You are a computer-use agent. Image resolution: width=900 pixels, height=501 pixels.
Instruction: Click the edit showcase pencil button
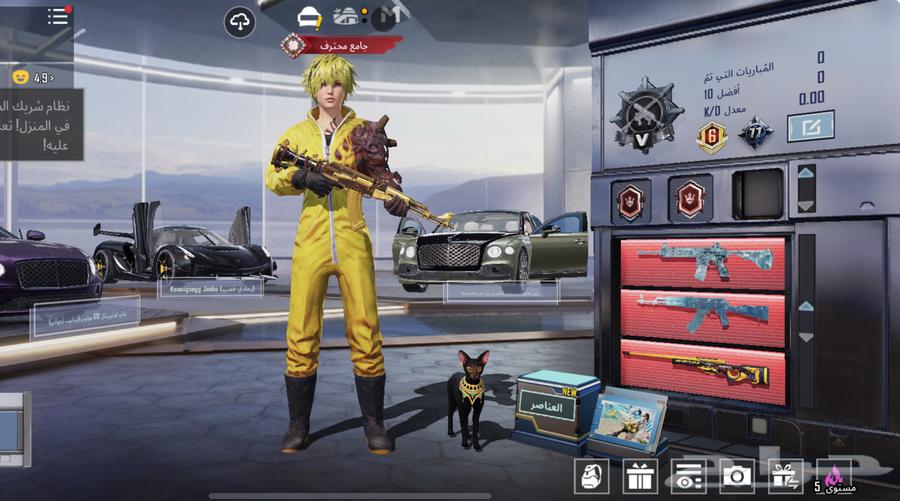tap(809, 126)
